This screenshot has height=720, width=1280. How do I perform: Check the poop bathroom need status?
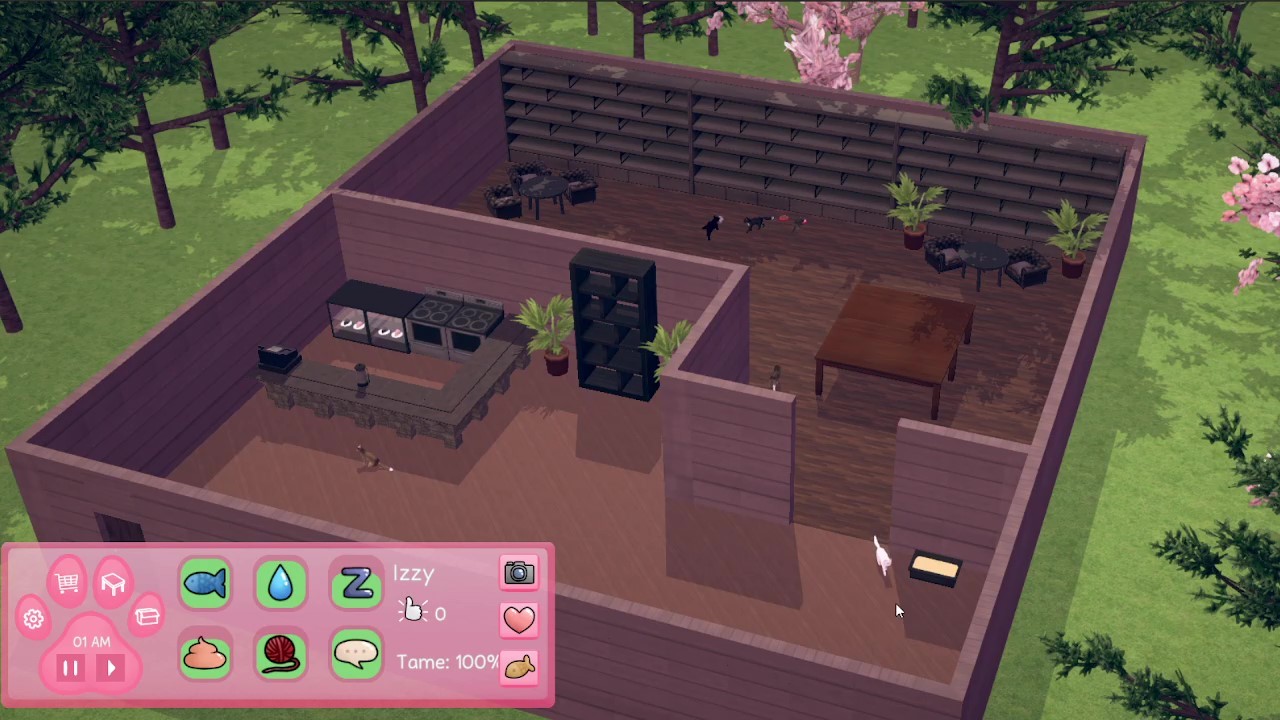click(205, 655)
